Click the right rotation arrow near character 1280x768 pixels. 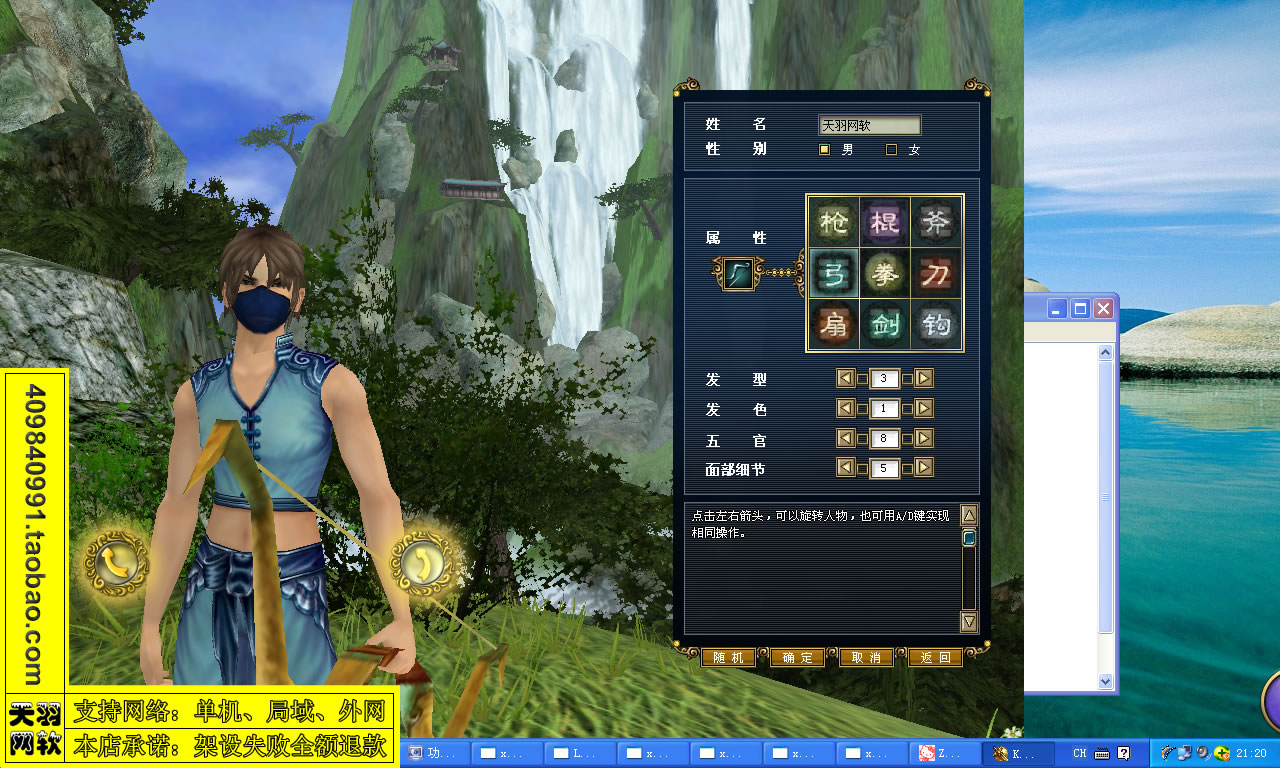[x=424, y=563]
